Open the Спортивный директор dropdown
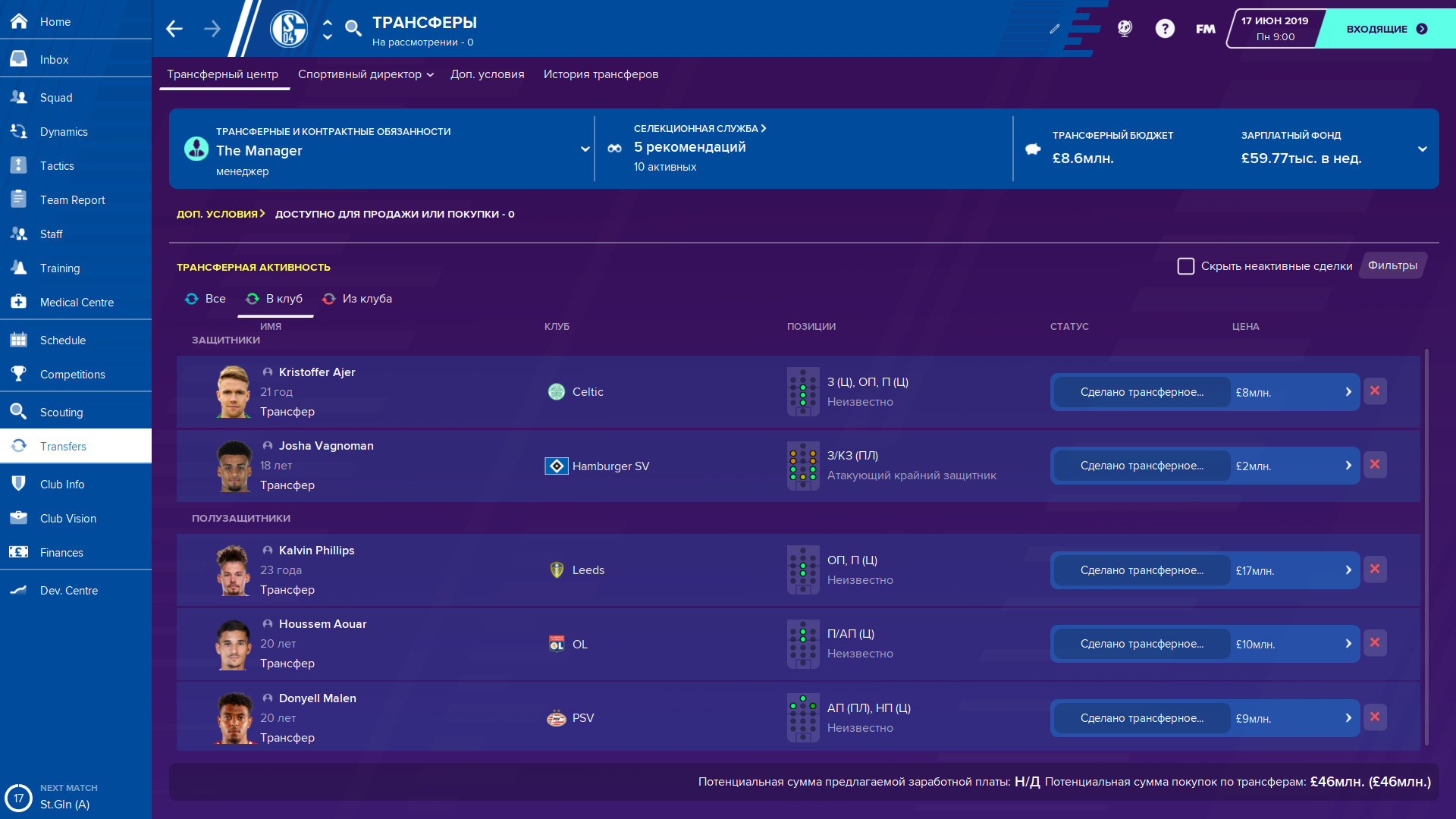This screenshot has height=819, width=1456. pyautogui.click(x=365, y=74)
